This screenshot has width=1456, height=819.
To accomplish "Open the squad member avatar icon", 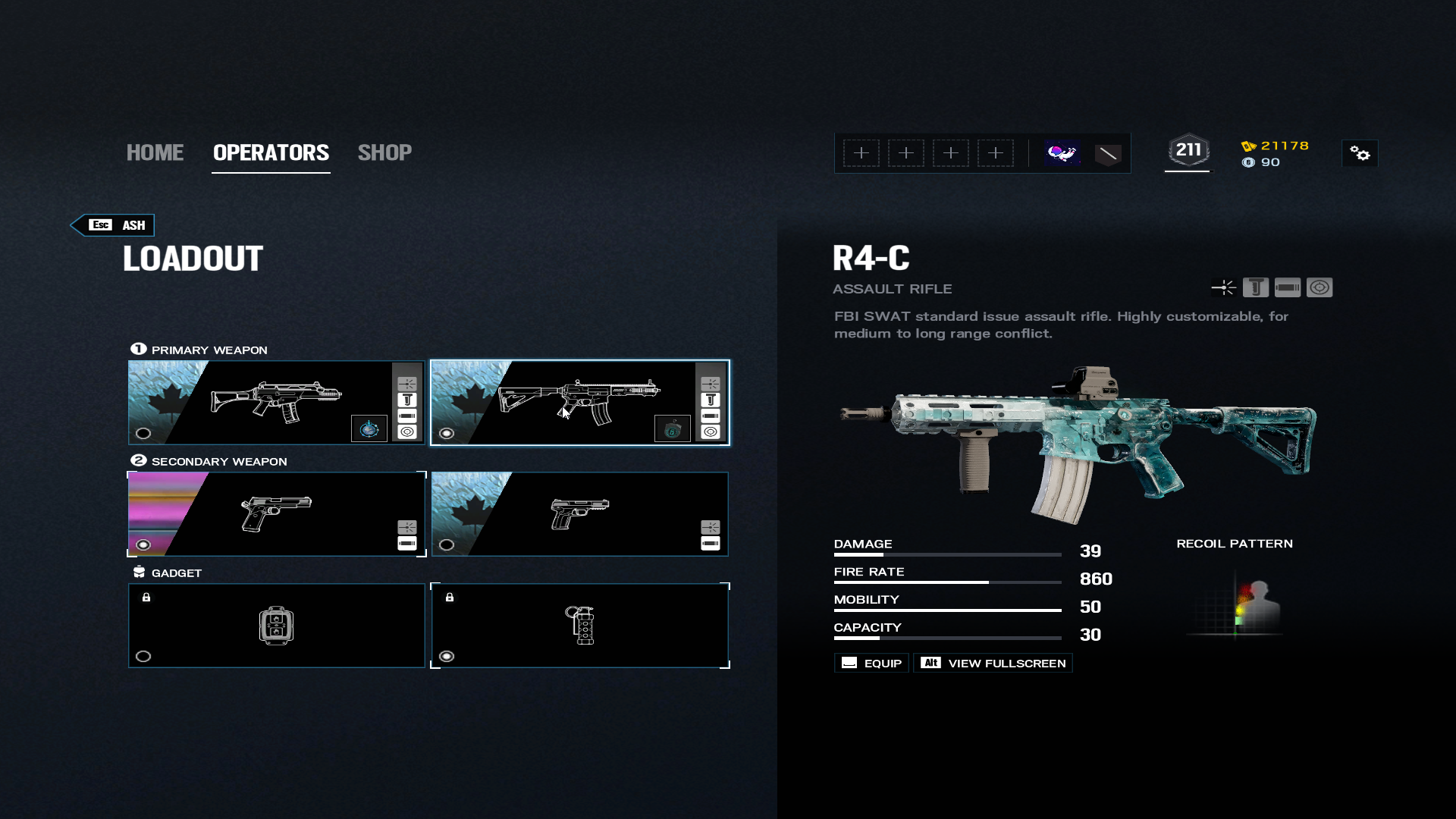I will point(1062,154).
